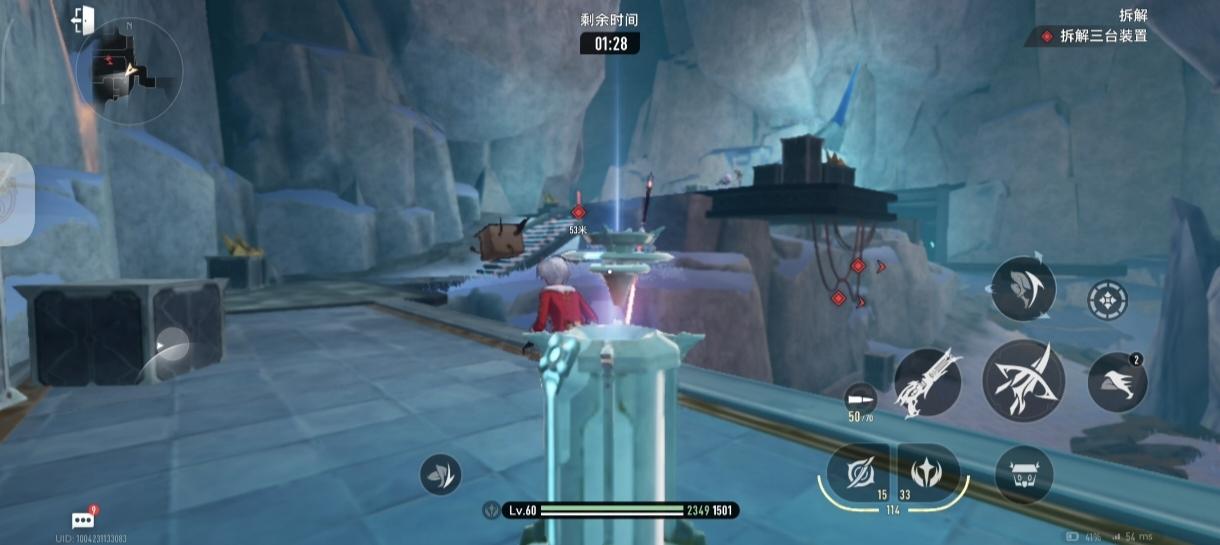Select the 拆解三台装置 objective tracker

coord(1095,36)
